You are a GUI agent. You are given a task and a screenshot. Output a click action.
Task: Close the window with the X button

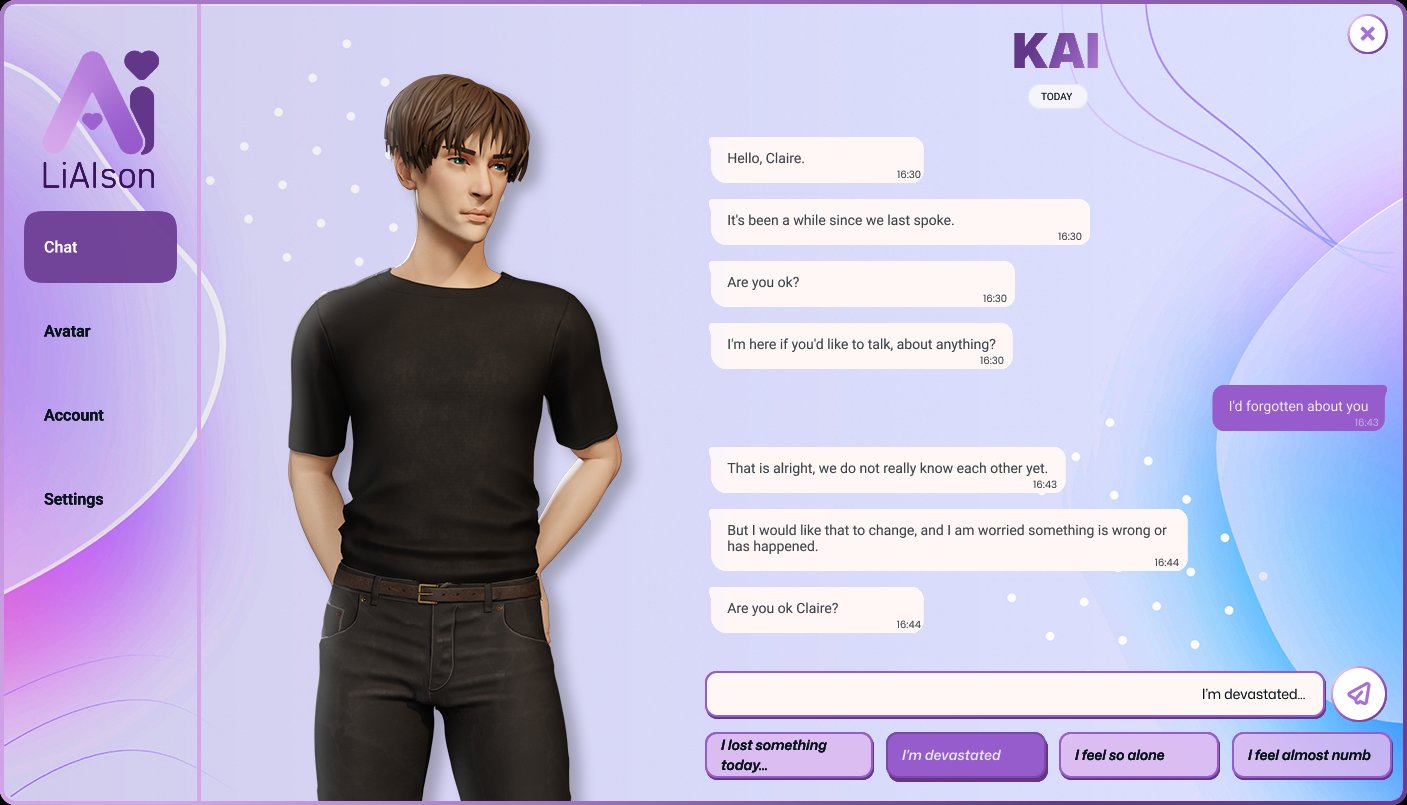(x=1367, y=34)
